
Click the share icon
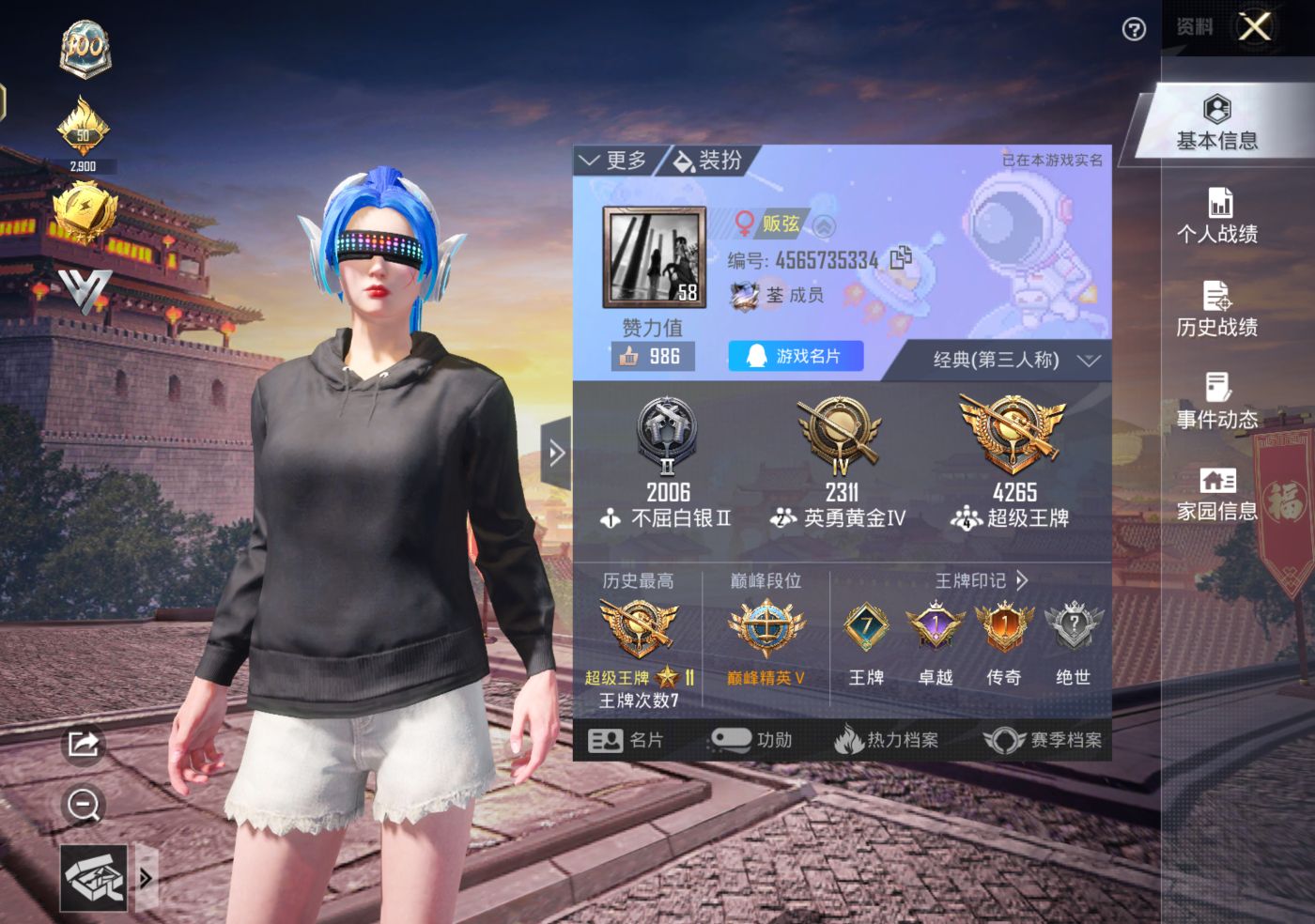pos(83,745)
